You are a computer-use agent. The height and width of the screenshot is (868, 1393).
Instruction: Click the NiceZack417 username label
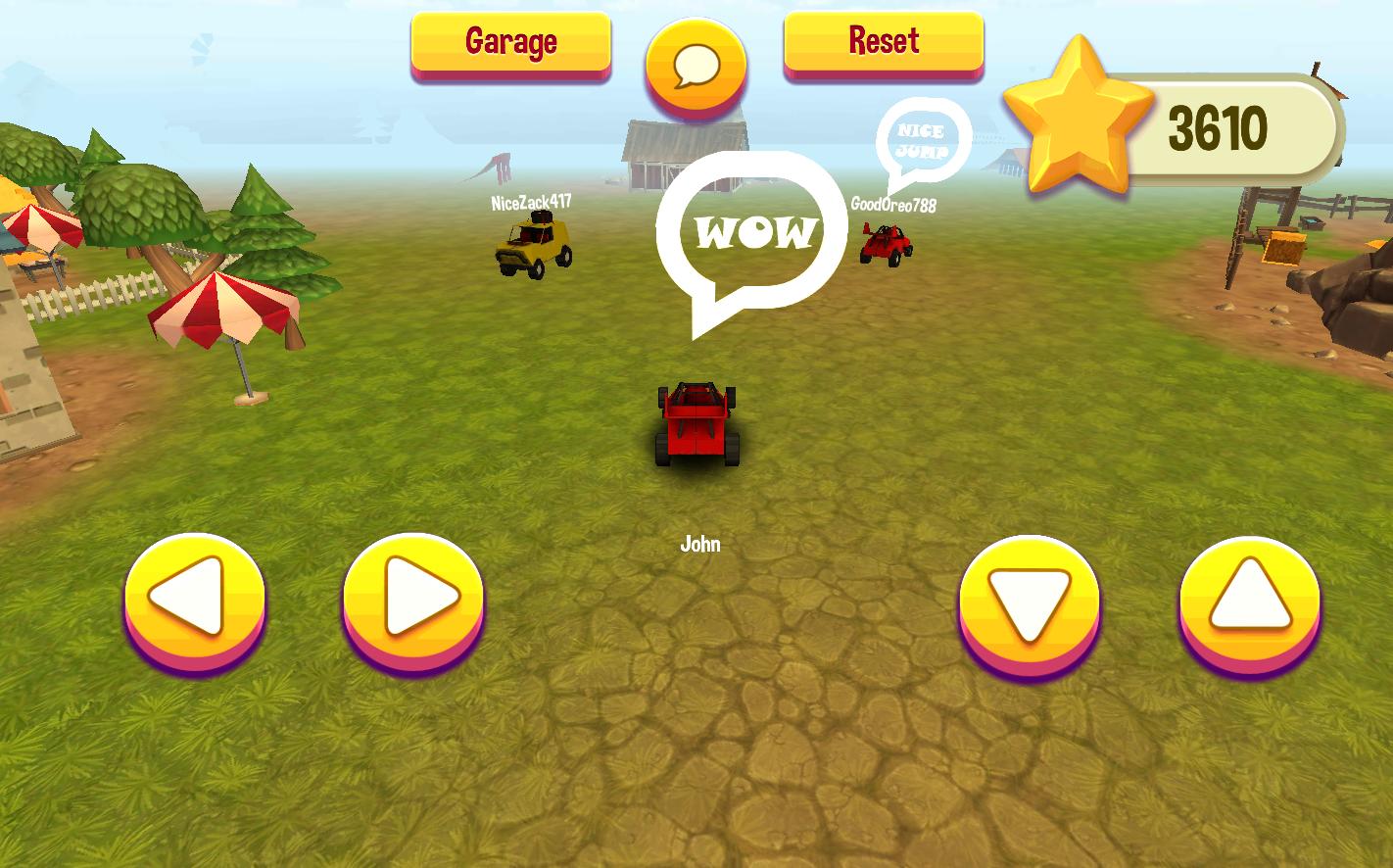(x=530, y=204)
